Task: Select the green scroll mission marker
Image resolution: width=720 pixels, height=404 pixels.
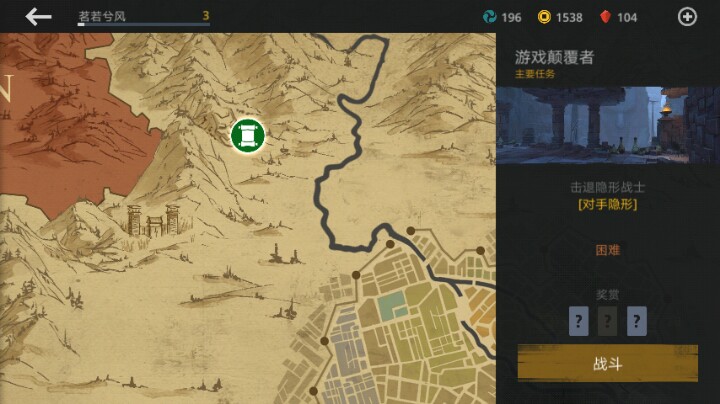Action: tap(246, 136)
